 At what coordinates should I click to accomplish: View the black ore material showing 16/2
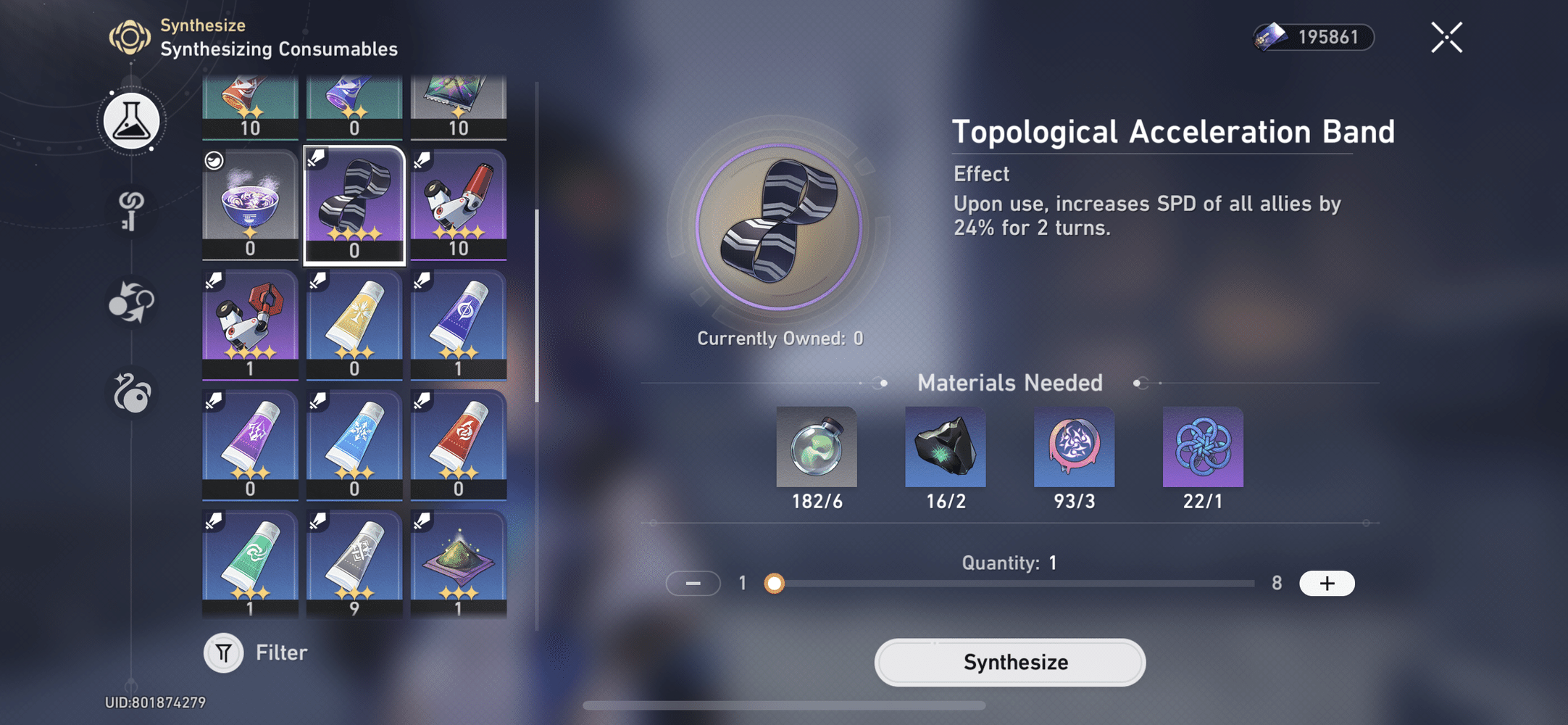pyautogui.click(x=945, y=447)
